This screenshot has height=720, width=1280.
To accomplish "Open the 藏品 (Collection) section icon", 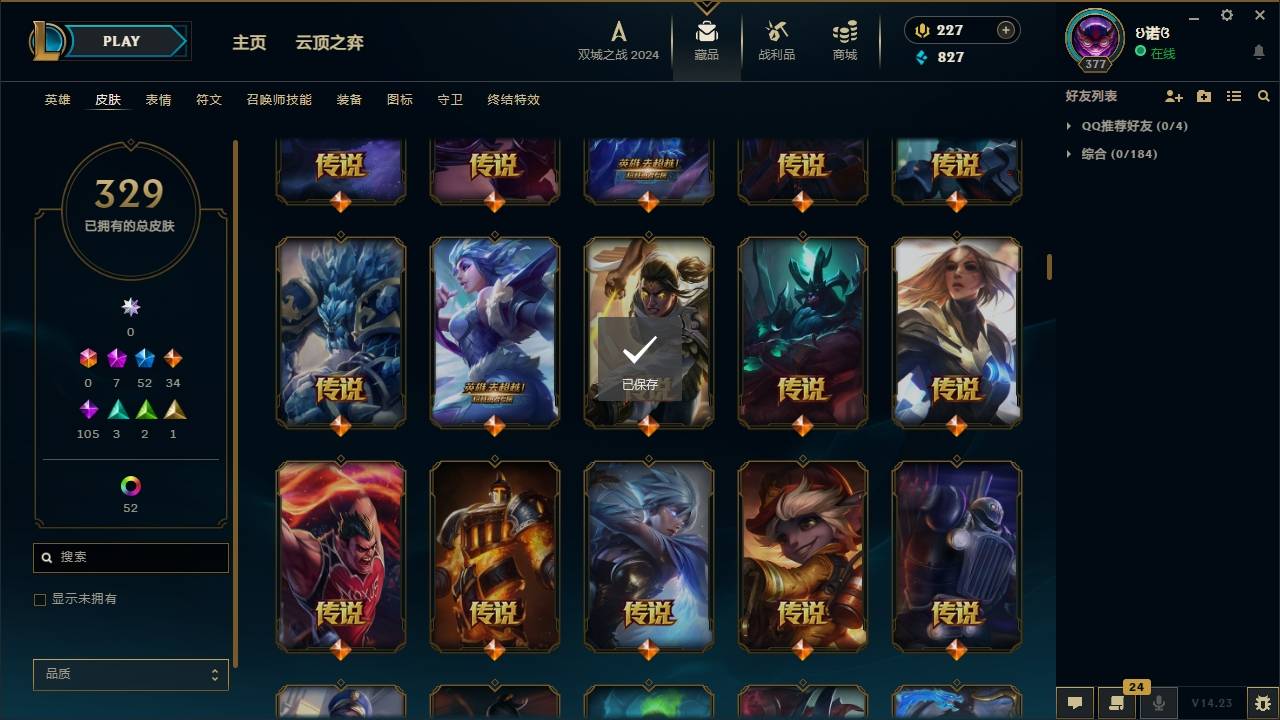I will (706, 40).
